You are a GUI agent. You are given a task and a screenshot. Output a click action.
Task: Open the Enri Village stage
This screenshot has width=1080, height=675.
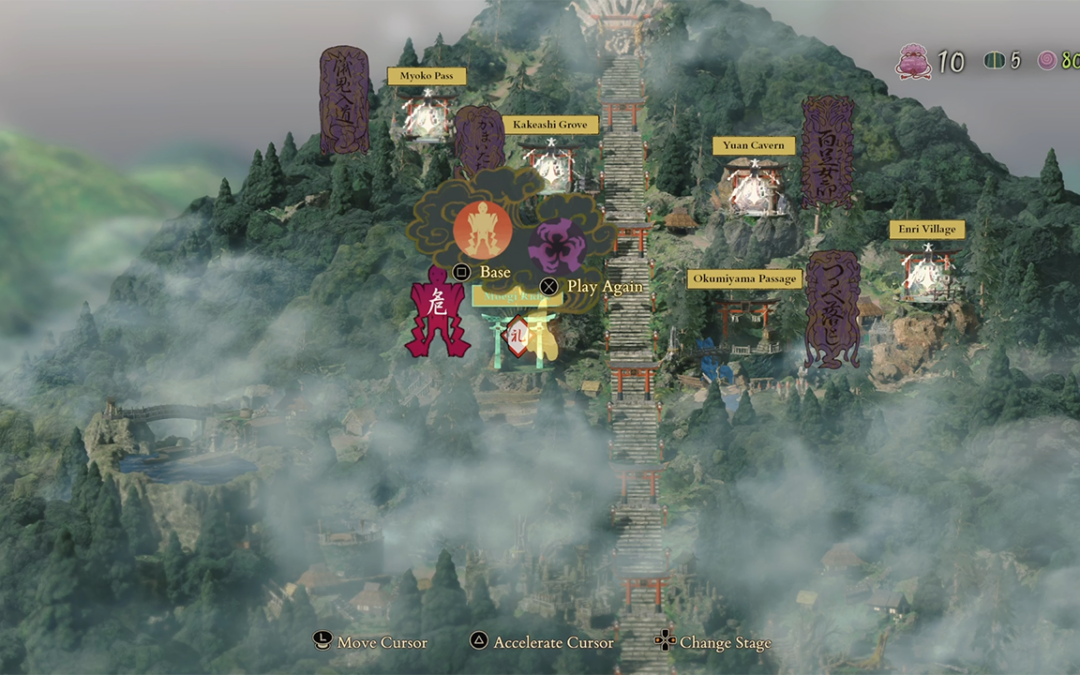pyautogui.click(x=927, y=275)
